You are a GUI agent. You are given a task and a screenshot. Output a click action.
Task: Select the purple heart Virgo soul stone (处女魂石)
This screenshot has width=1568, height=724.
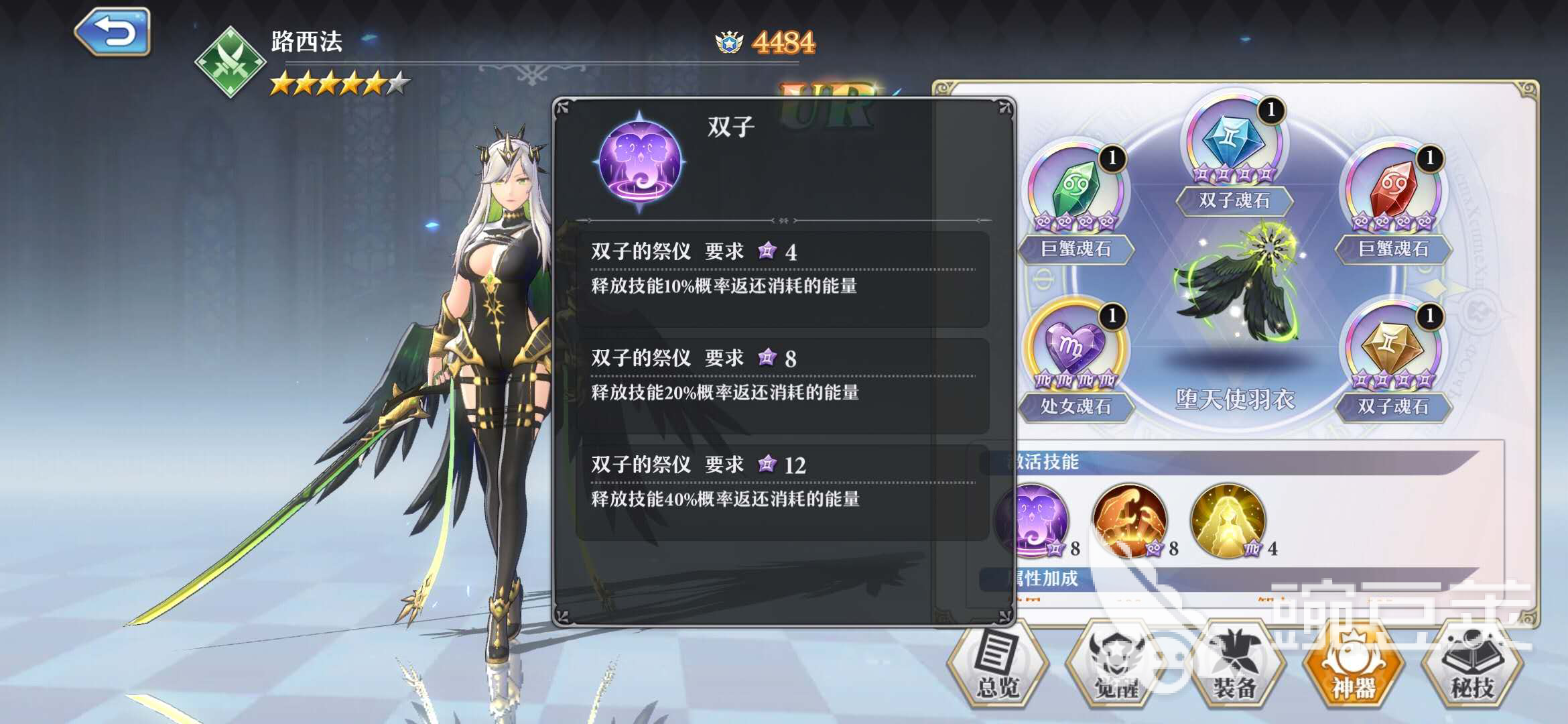tap(1075, 349)
